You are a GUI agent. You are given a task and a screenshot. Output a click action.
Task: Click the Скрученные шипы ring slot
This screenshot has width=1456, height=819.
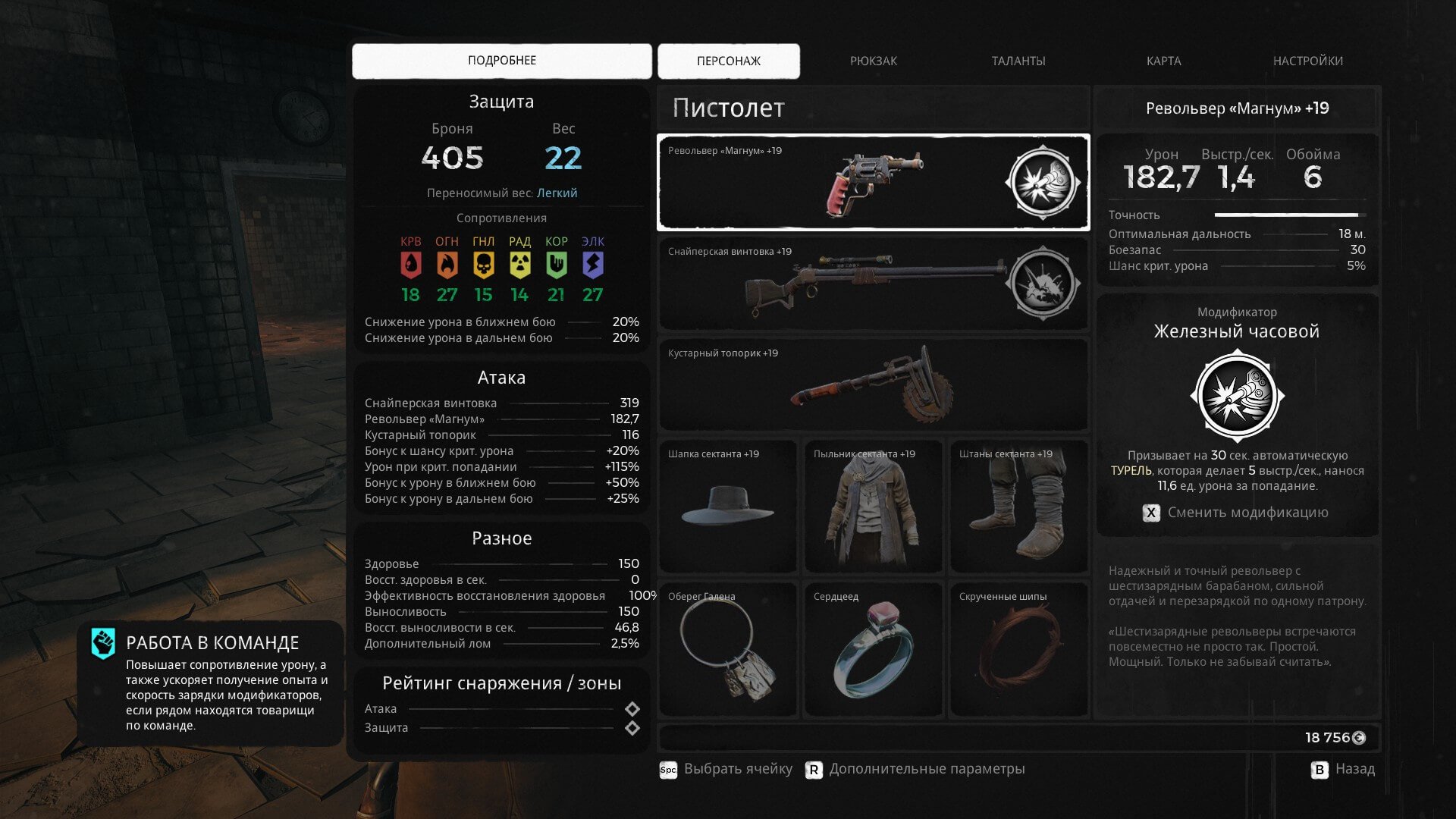click(1018, 649)
